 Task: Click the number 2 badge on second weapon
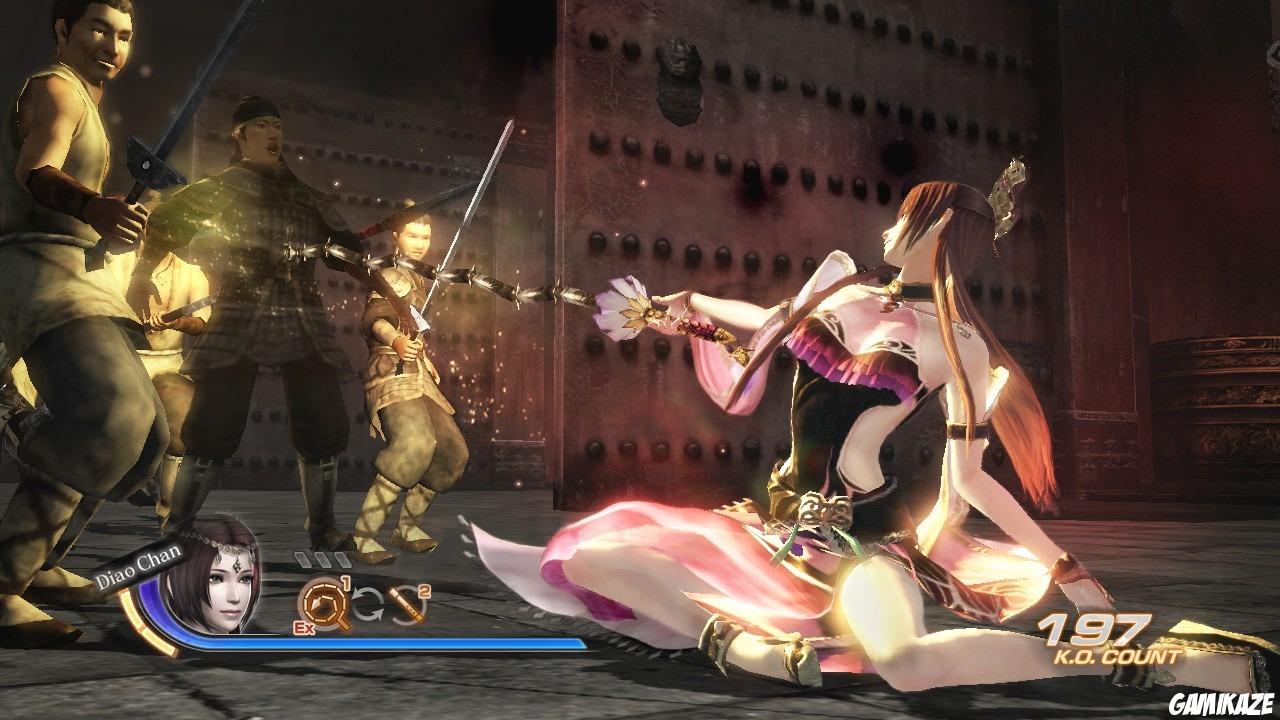point(422,591)
